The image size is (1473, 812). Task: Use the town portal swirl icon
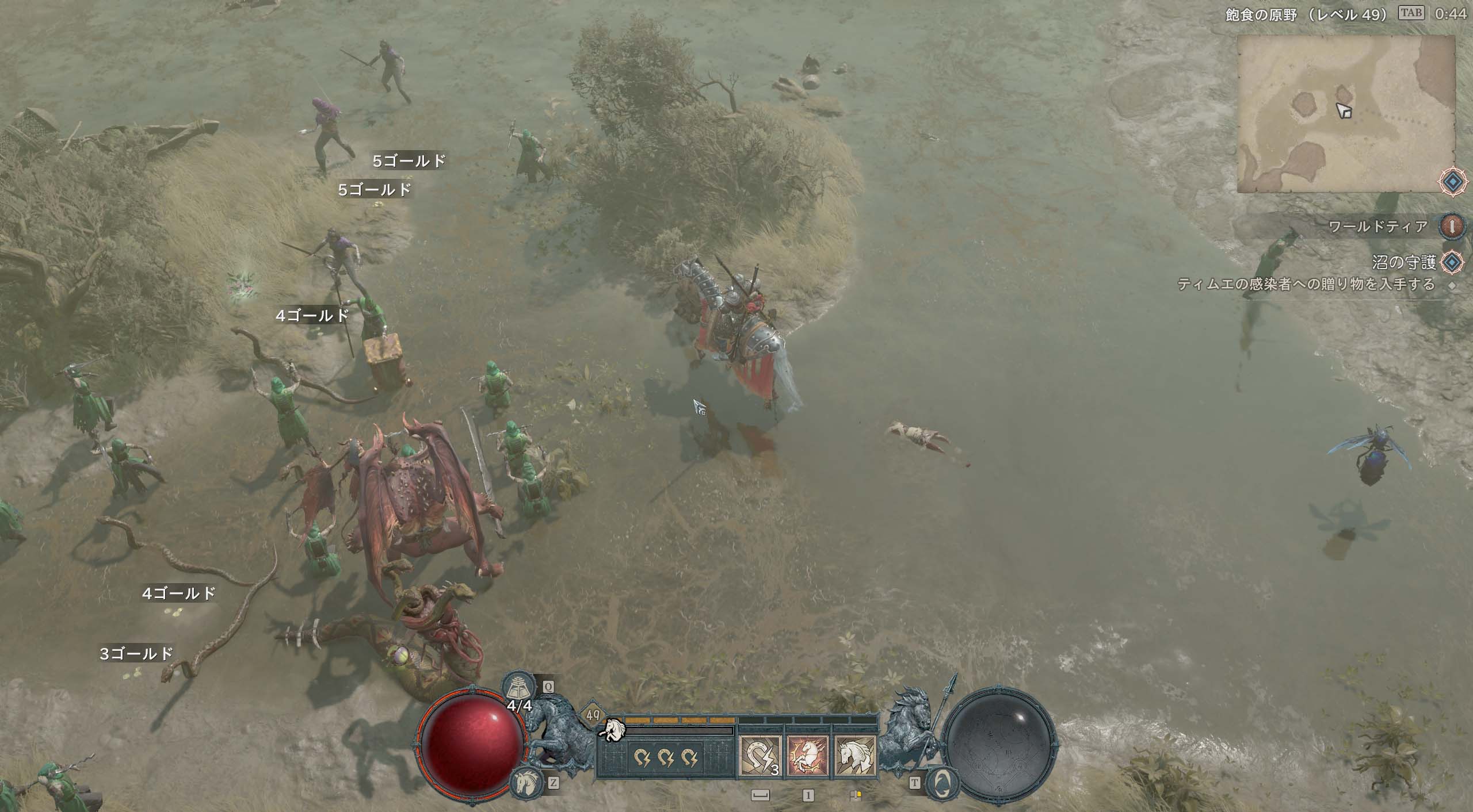[942, 782]
